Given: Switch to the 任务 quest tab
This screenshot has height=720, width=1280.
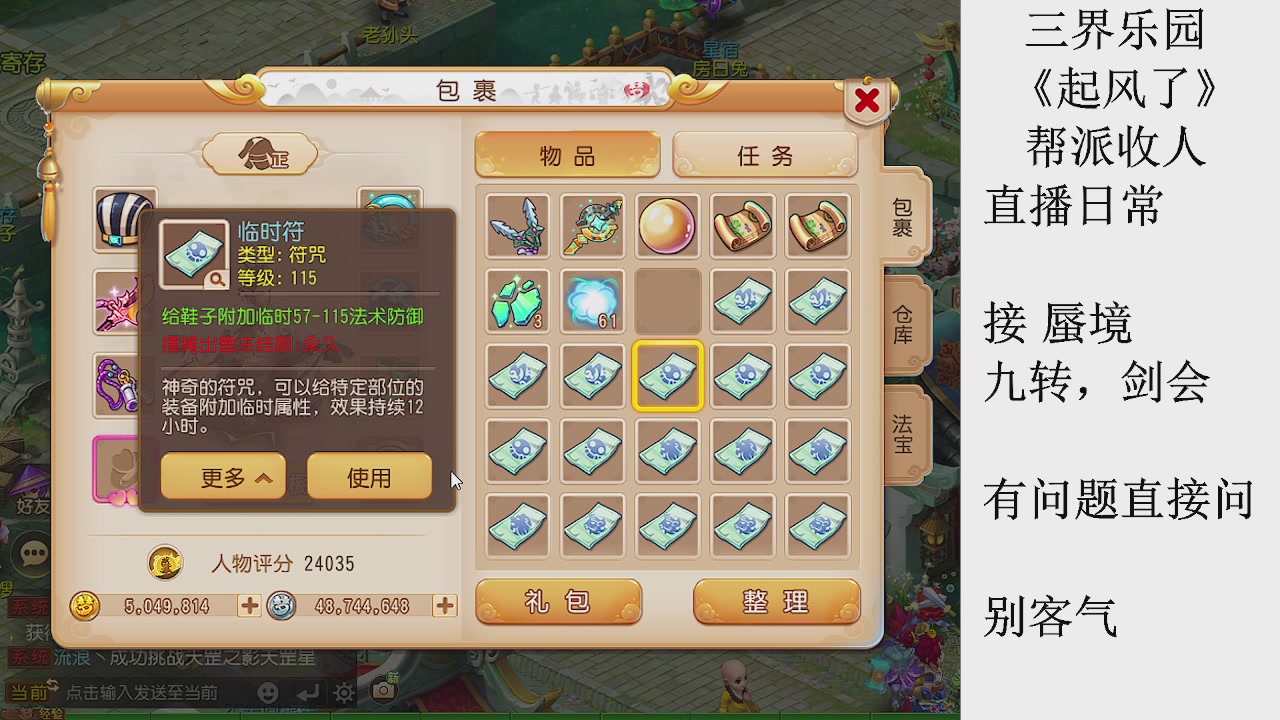Looking at the screenshot, I should tap(765, 156).
